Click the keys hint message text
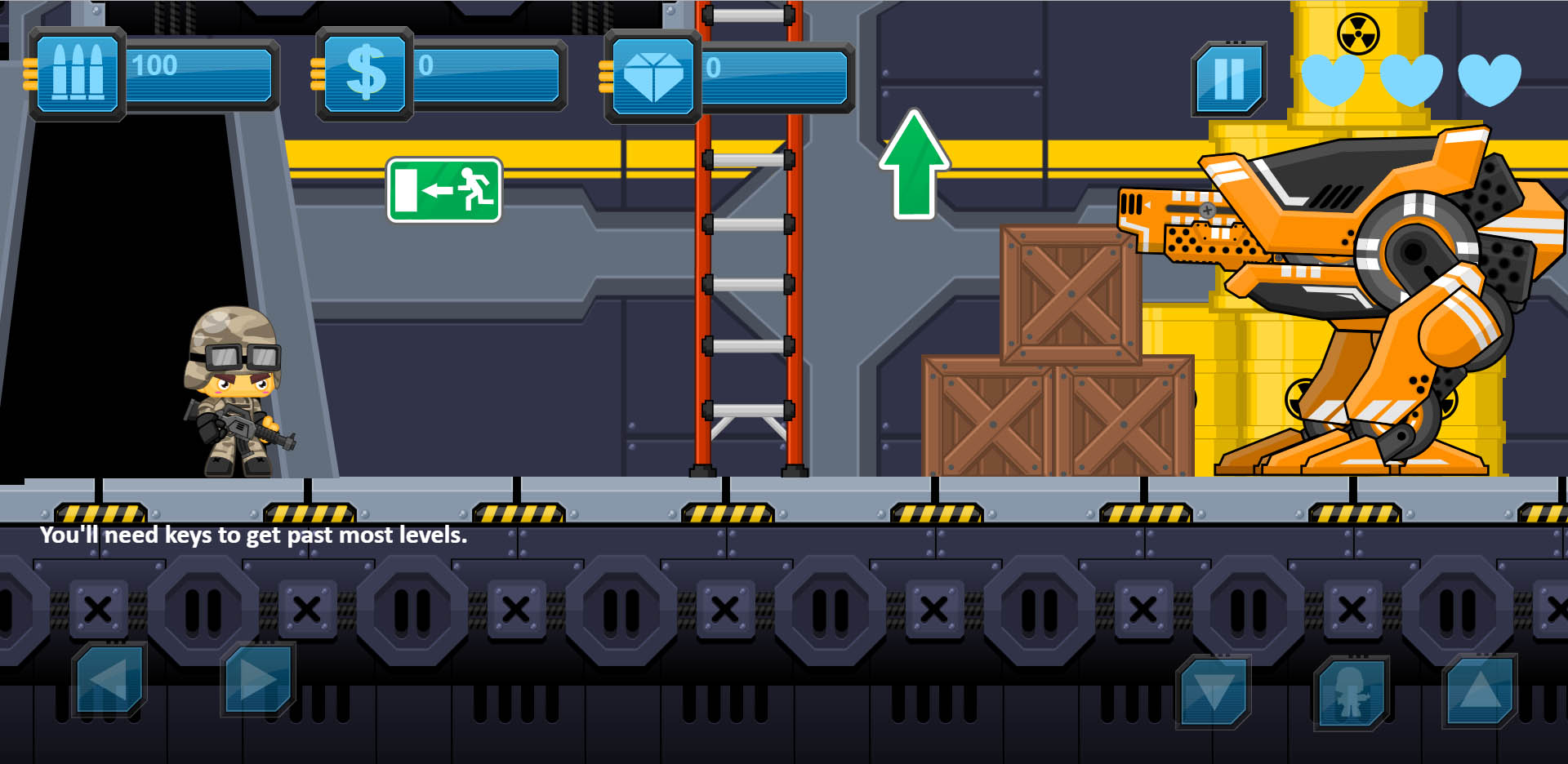Screen dimensions: 1568x764 pyautogui.click(x=253, y=536)
